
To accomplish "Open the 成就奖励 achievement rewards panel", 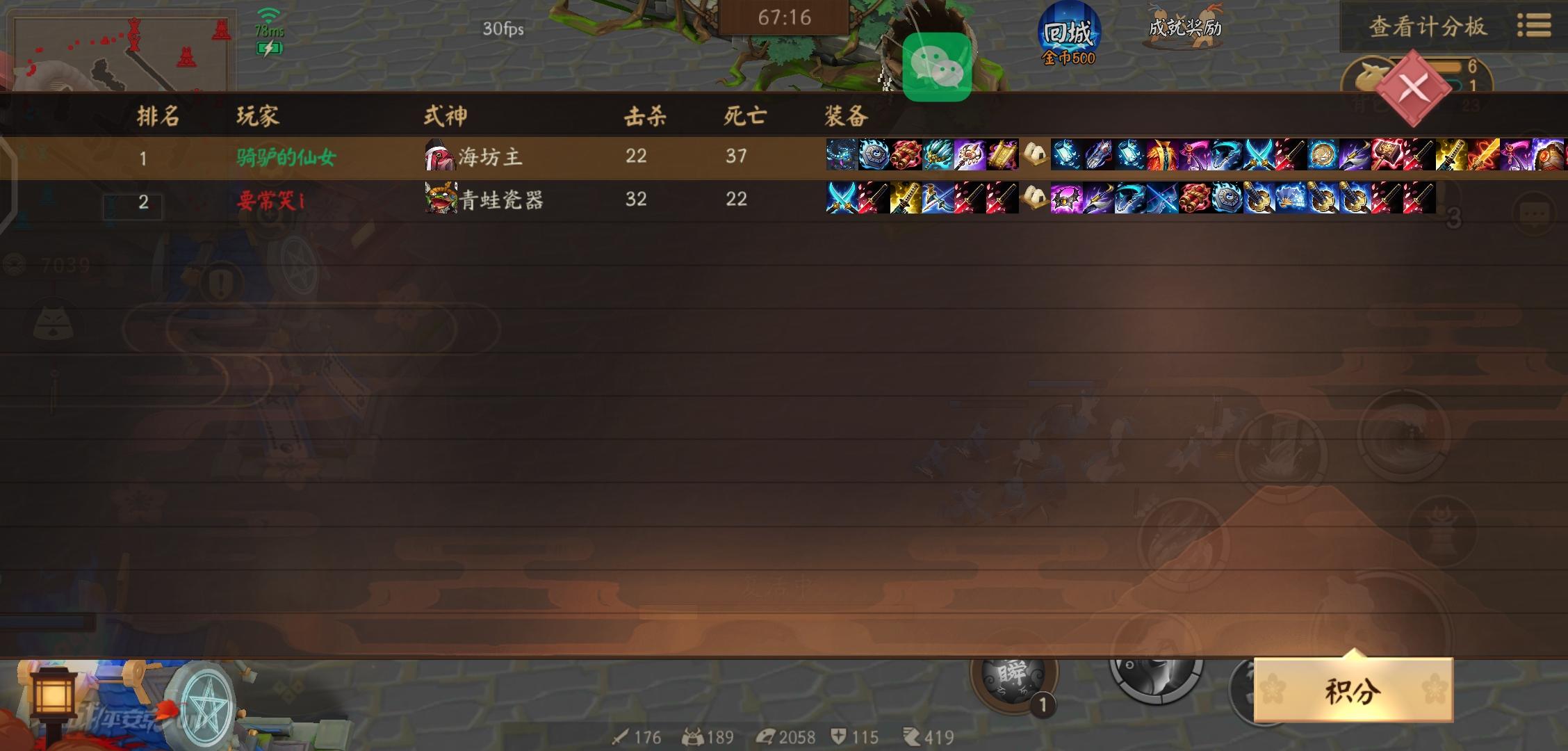I will pos(1185,28).
